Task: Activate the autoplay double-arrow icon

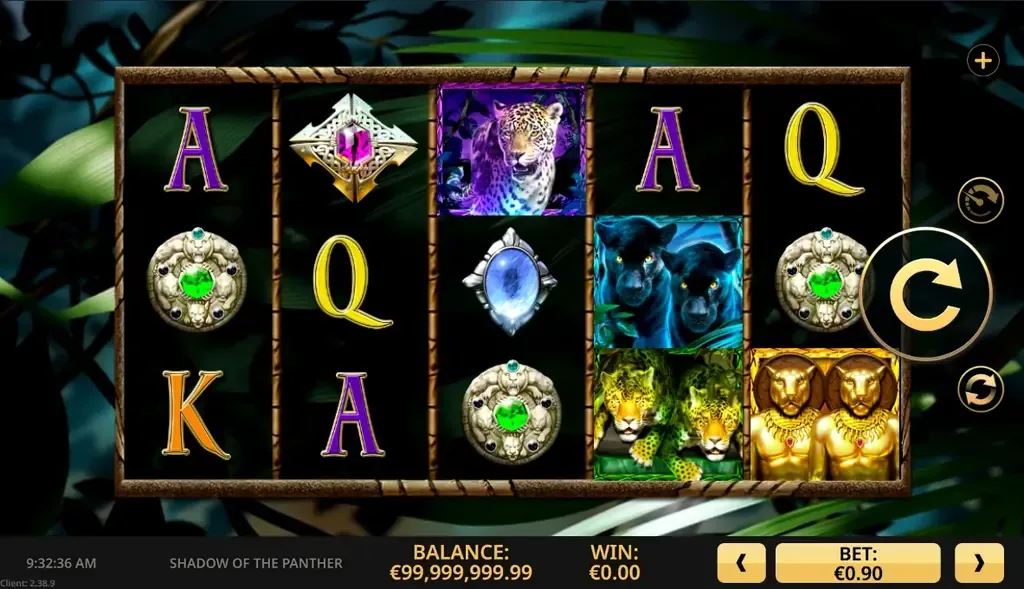Action: coord(980,389)
